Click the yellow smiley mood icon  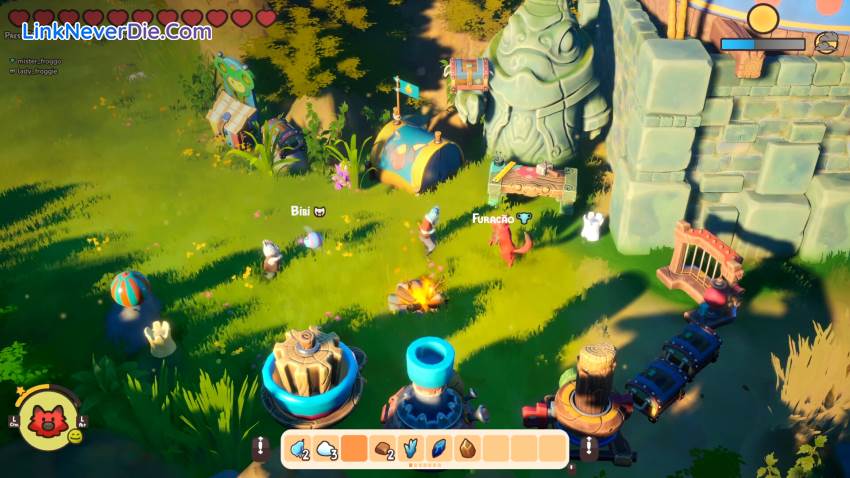tap(75, 436)
